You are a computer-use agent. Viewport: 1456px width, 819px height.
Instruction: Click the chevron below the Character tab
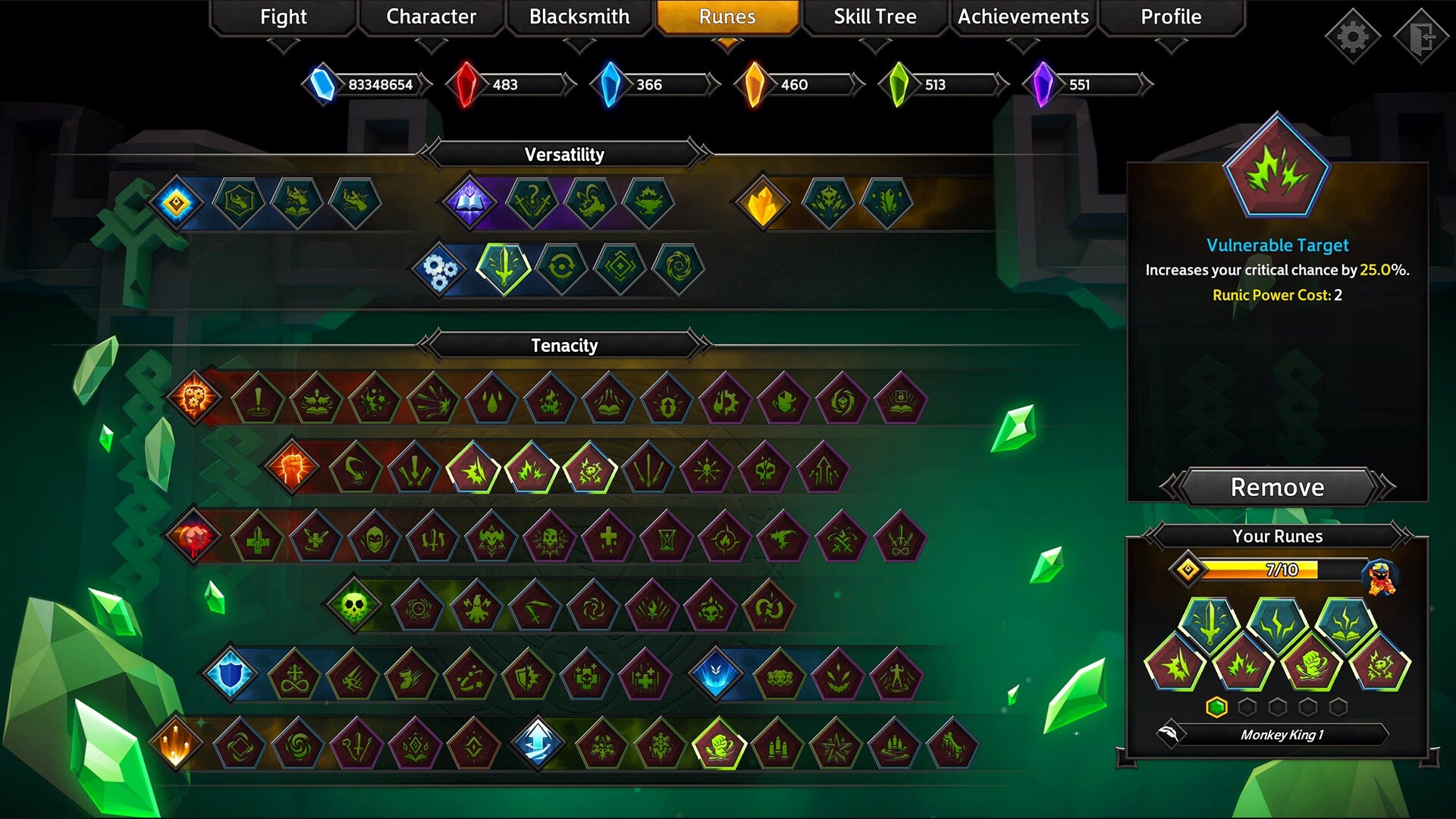click(432, 45)
